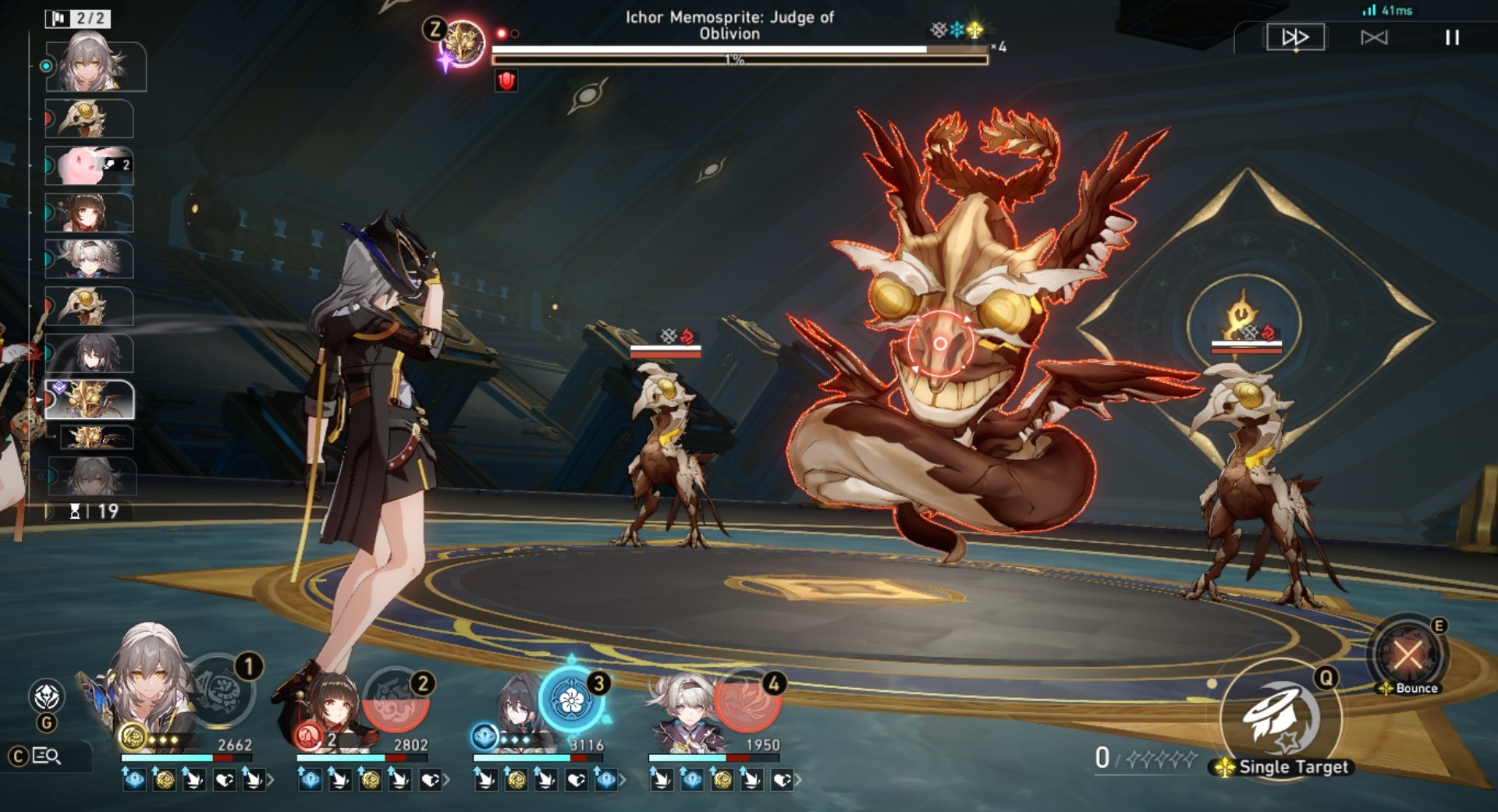Activate the fourth character's ultimate

[747, 700]
